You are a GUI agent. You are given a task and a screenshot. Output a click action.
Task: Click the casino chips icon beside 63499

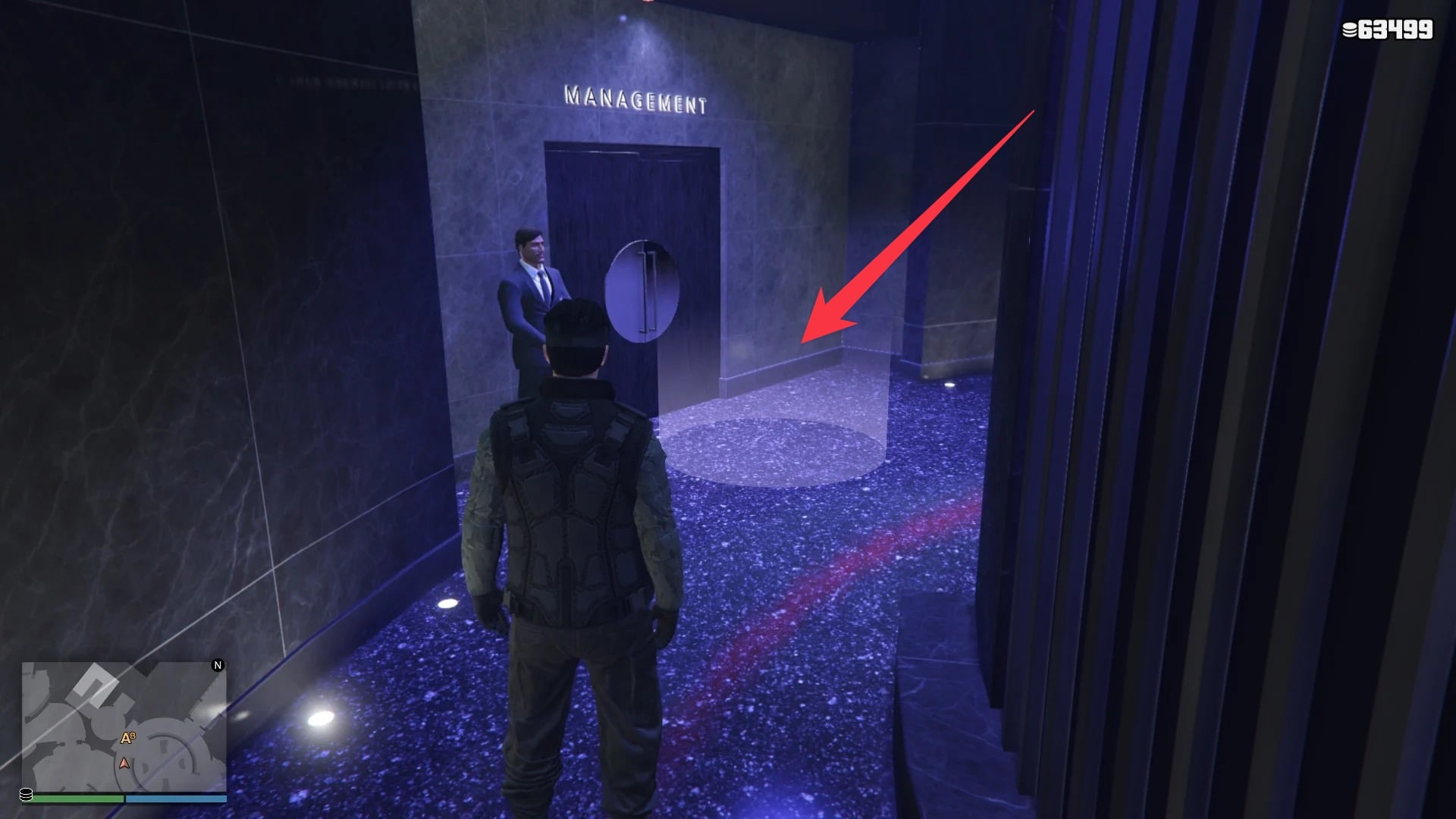[x=1350, y=30]
